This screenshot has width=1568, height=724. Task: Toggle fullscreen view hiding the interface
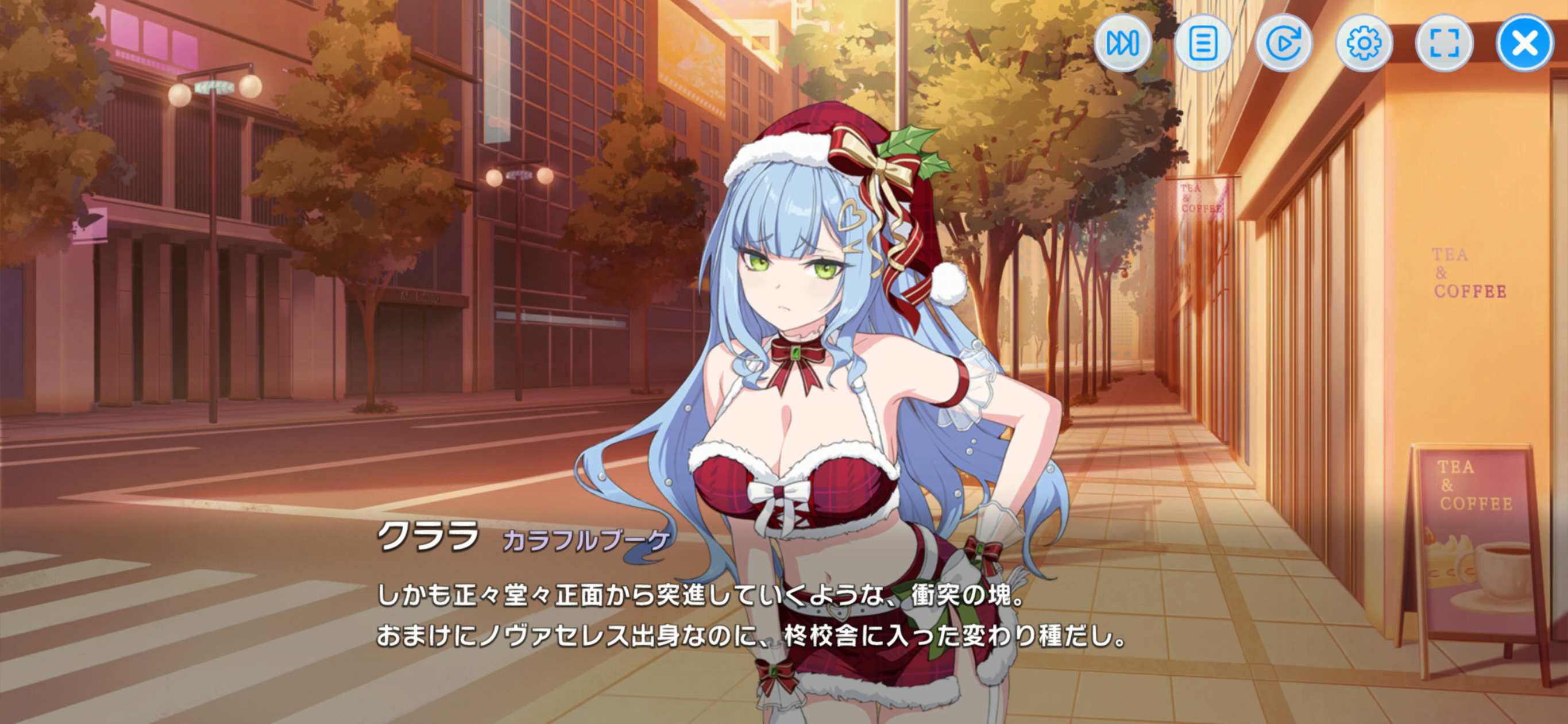coord(1444,43)
